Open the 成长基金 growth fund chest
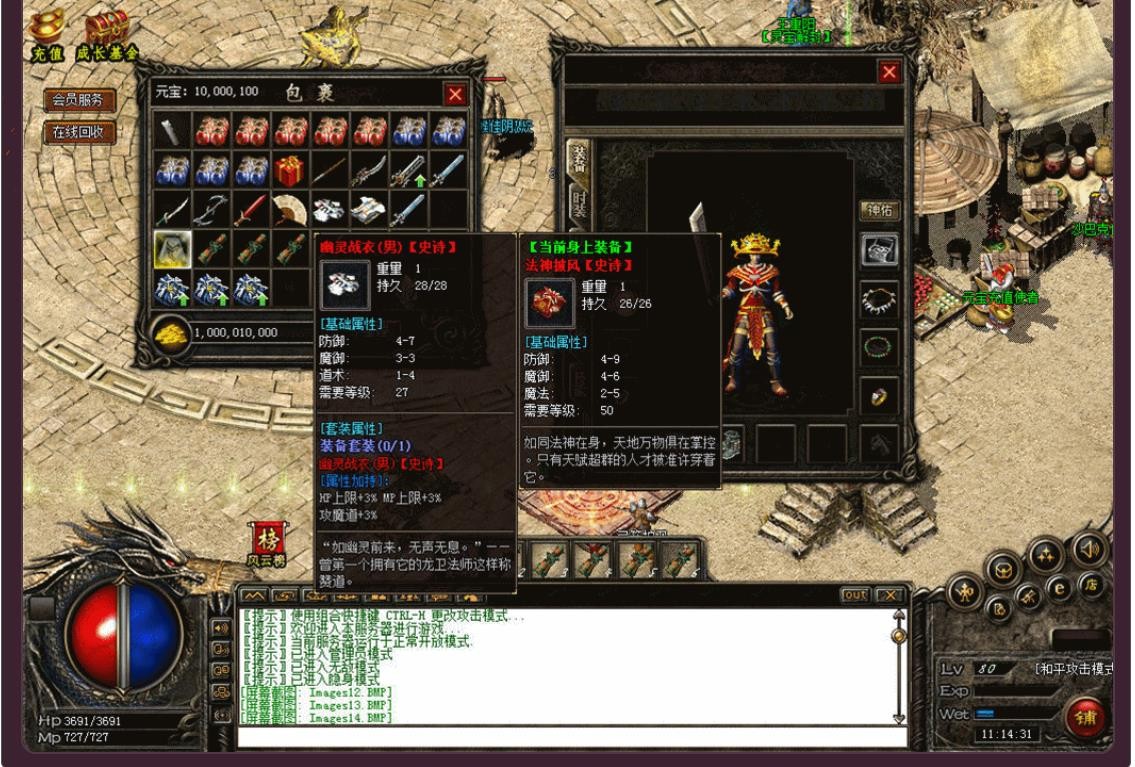 107,36
